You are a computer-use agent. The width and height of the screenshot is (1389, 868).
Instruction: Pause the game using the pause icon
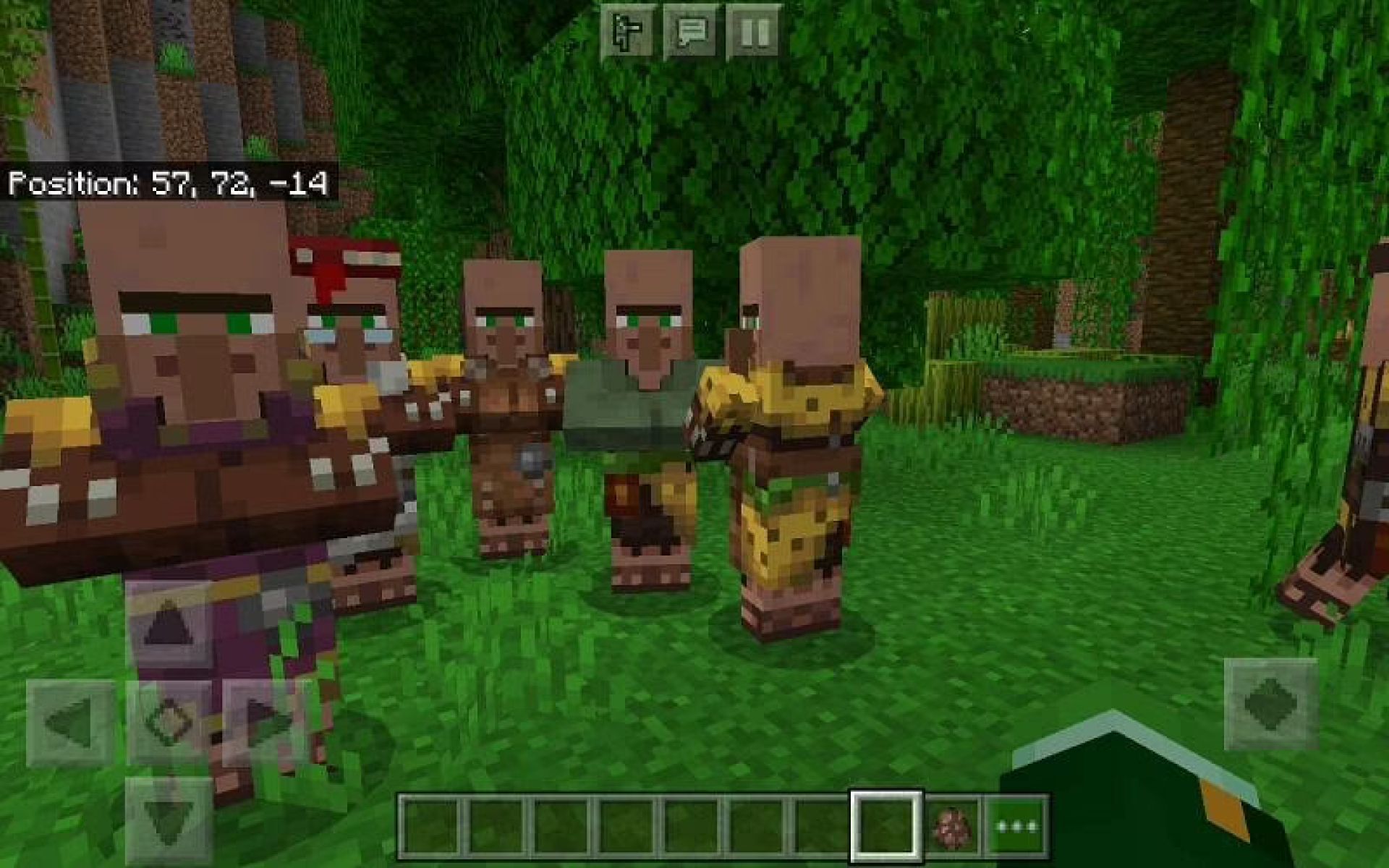coord(754,30)
